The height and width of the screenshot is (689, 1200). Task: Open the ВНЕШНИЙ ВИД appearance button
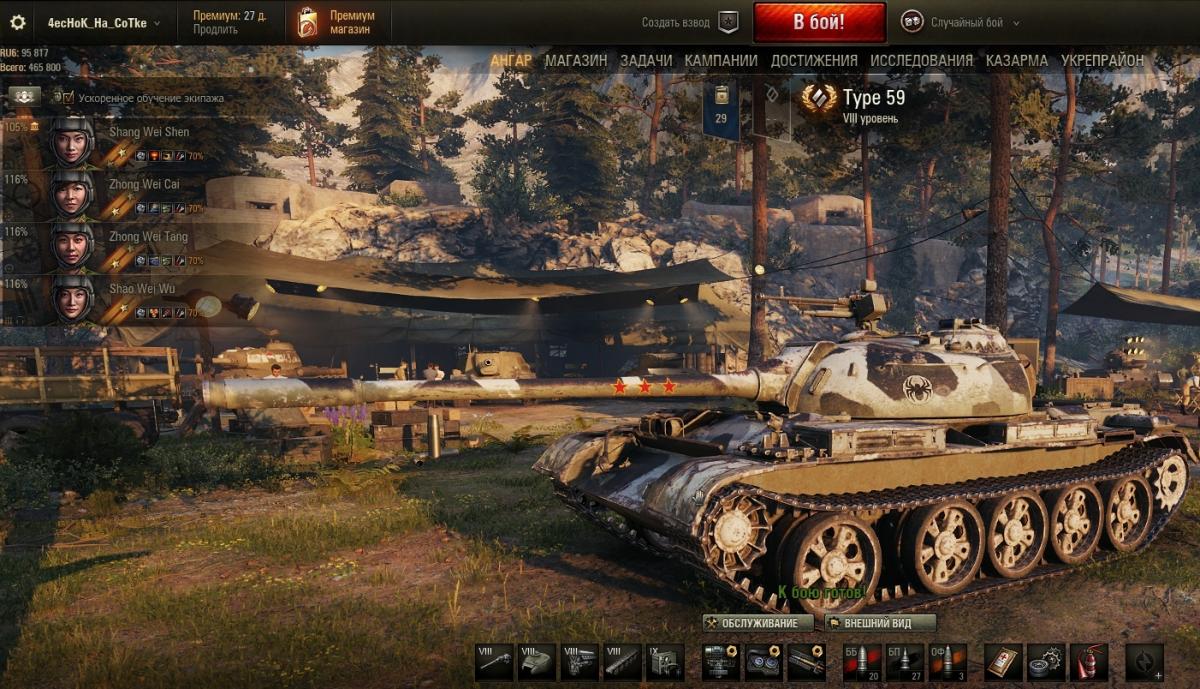[x=880, y=623]
